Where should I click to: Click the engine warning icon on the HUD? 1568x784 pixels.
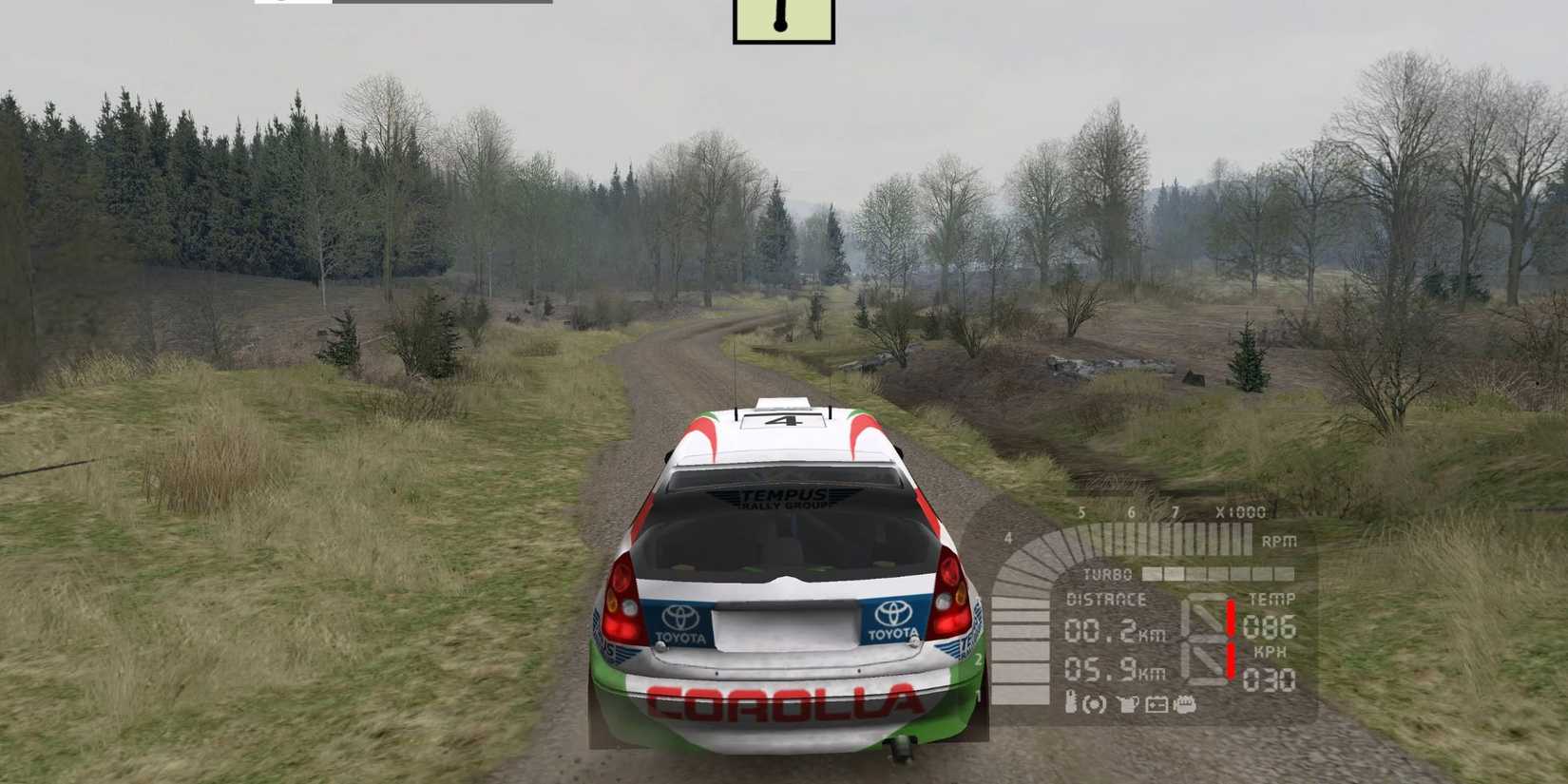tap(1185, 704)
